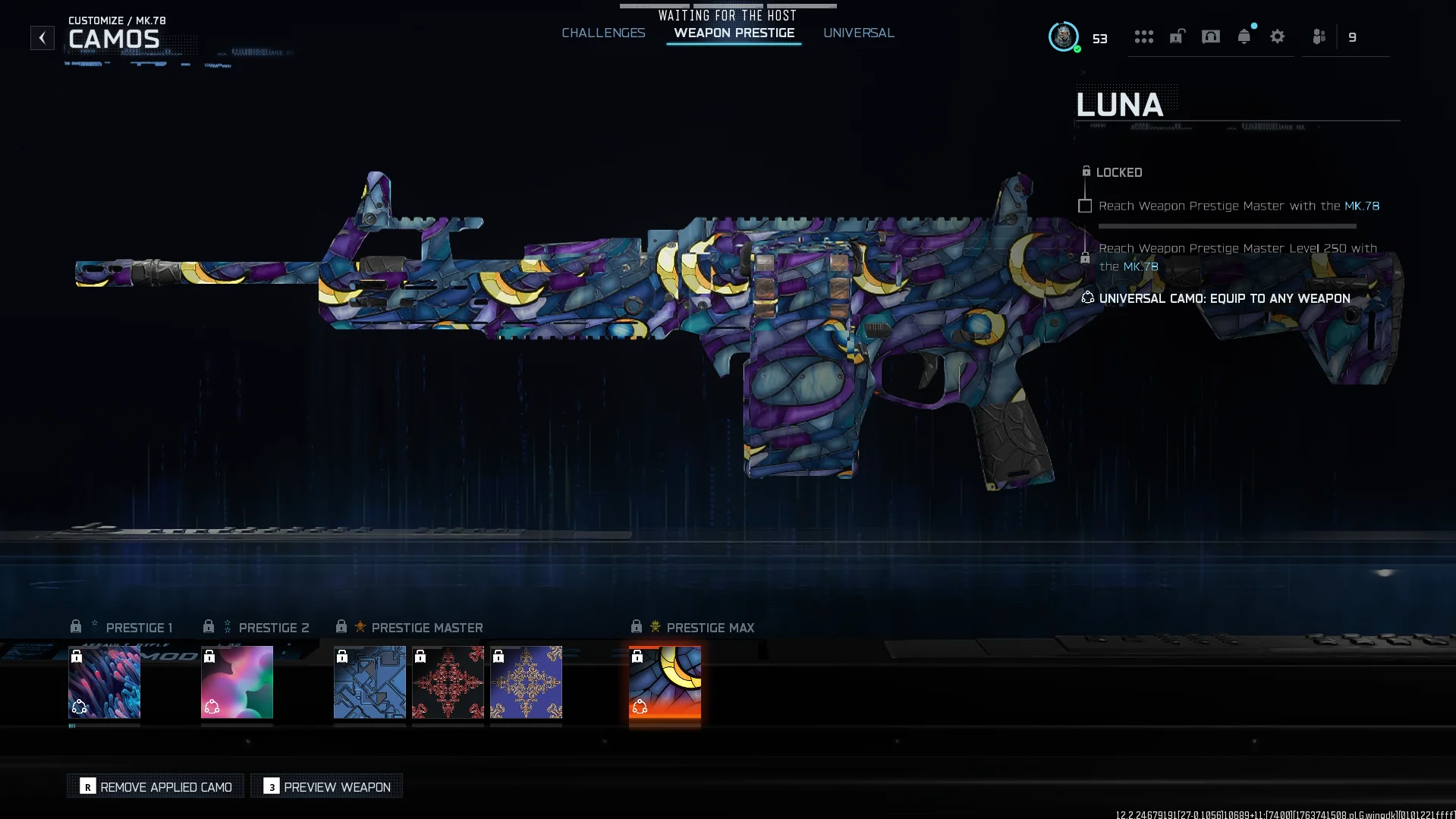Choose the purple-gold ornate Prestige Master camo
Viewport: 1456px width, 819px height.
(x=526, y=682)
